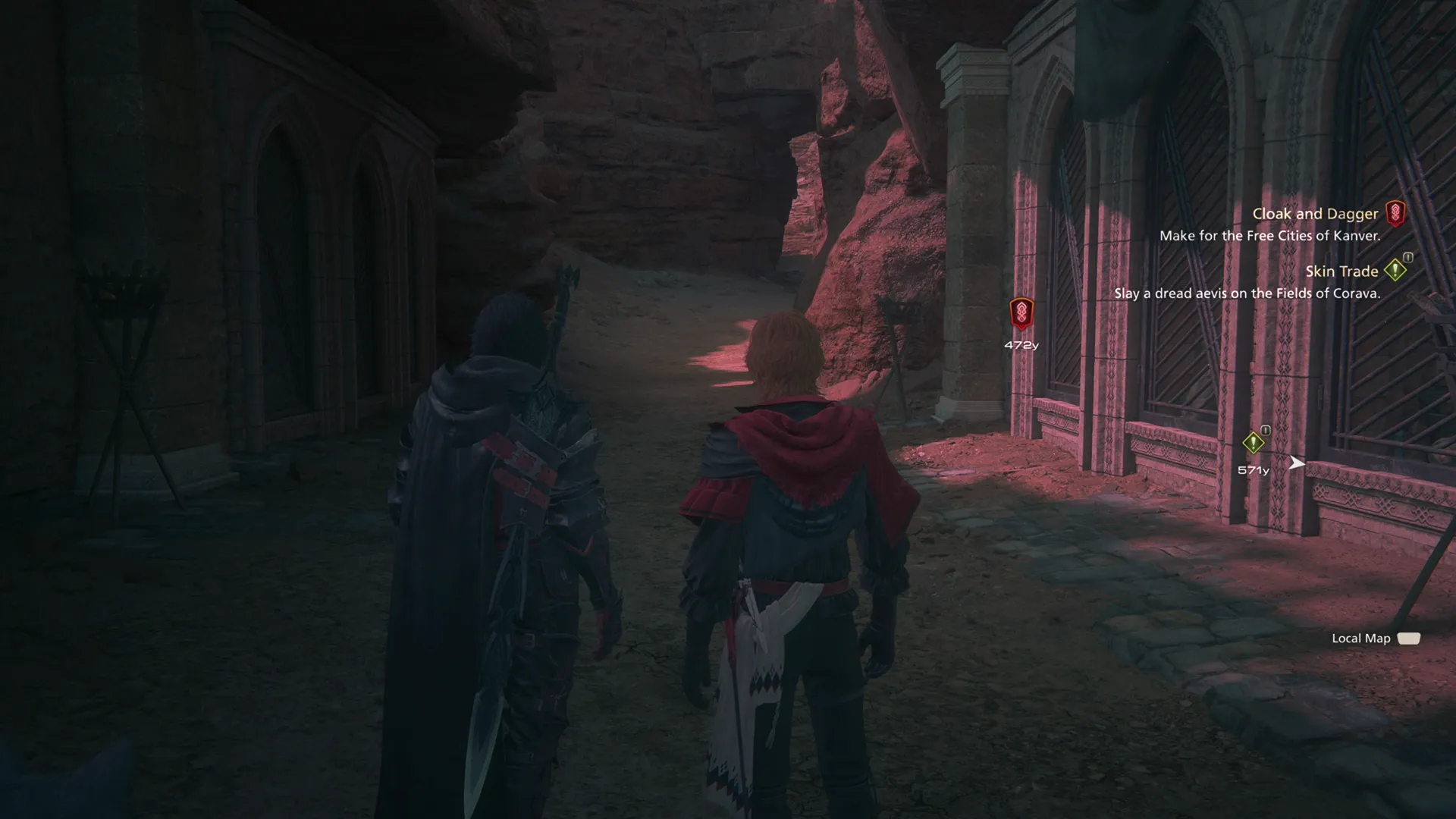1456x819 pixels.
Task: Click the yellow sidequest marker above the 571y label
Action: point(1254,443)
